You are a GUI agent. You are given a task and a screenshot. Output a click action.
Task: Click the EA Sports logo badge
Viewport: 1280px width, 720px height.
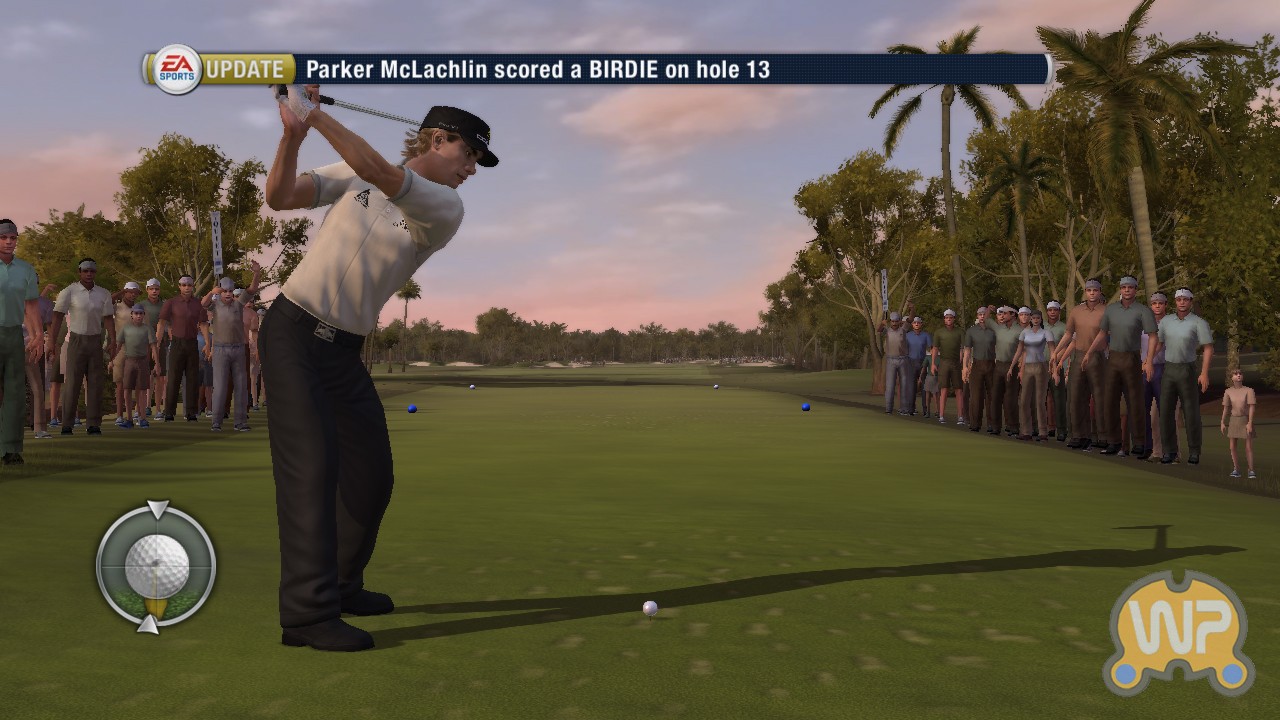pos(177,69)
